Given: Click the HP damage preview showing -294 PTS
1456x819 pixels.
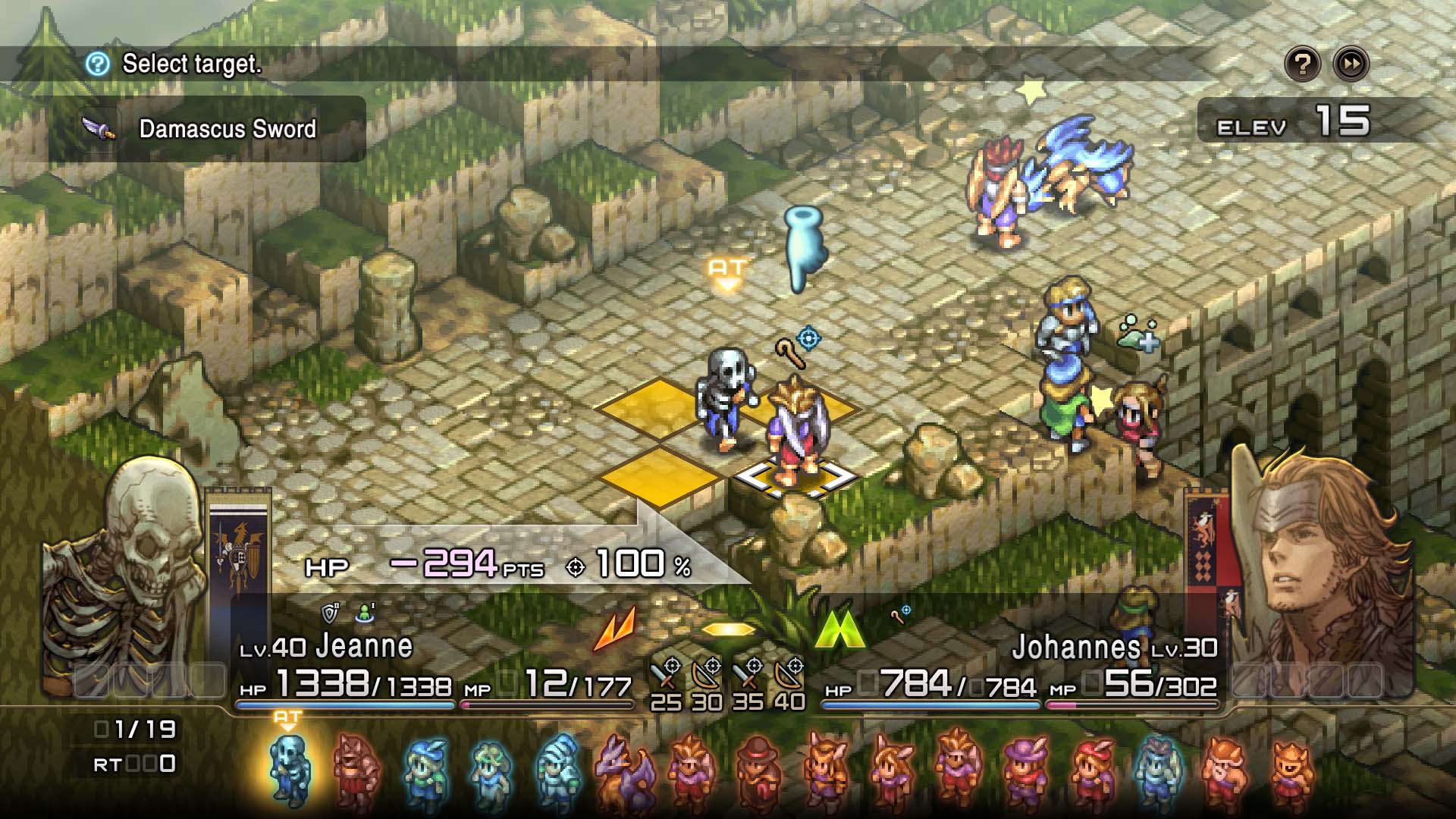Looking at the screenshot, I should (455, 565).
